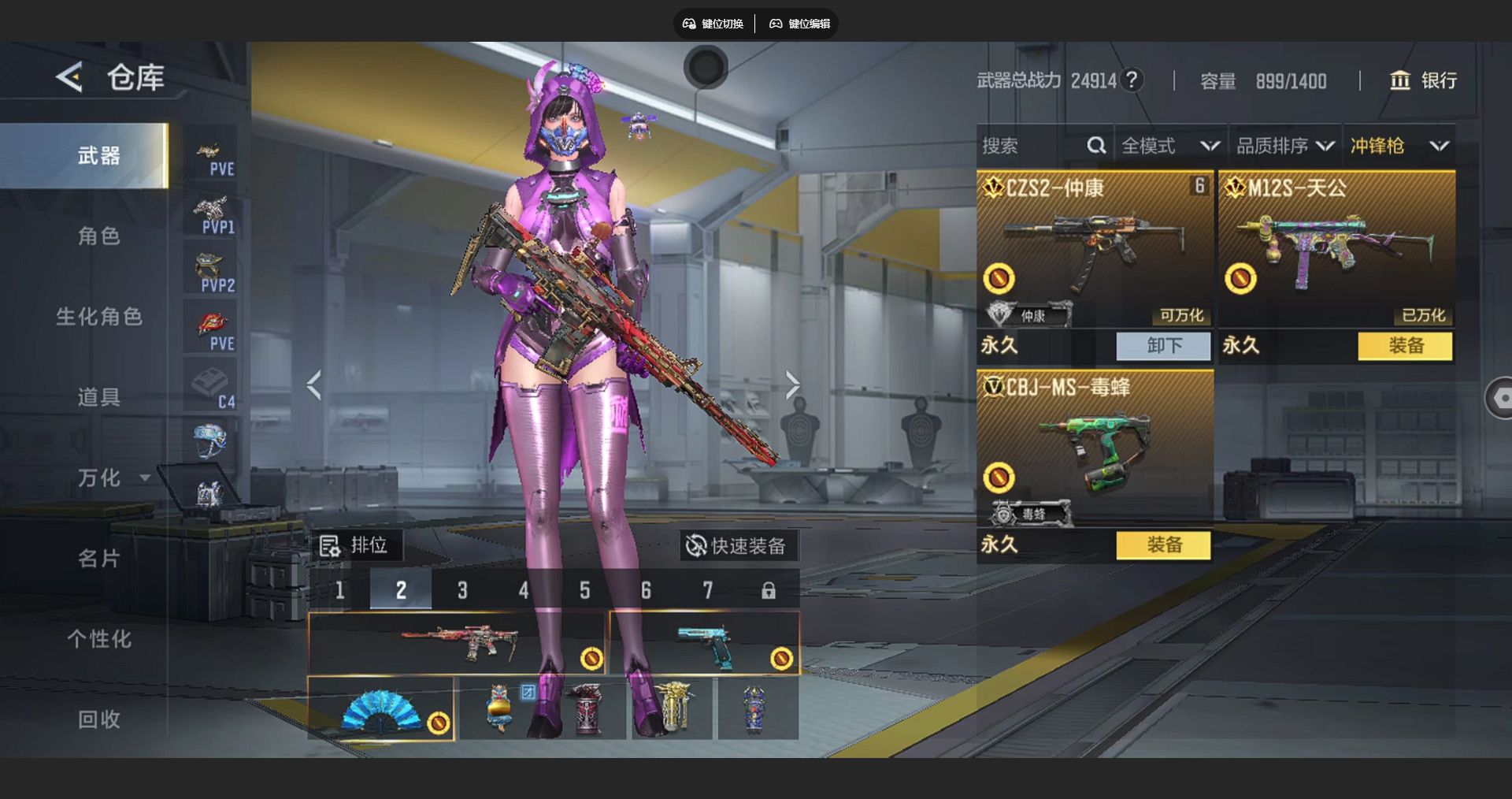Open 快速装备 quick equip

click(x=737, y=545)
